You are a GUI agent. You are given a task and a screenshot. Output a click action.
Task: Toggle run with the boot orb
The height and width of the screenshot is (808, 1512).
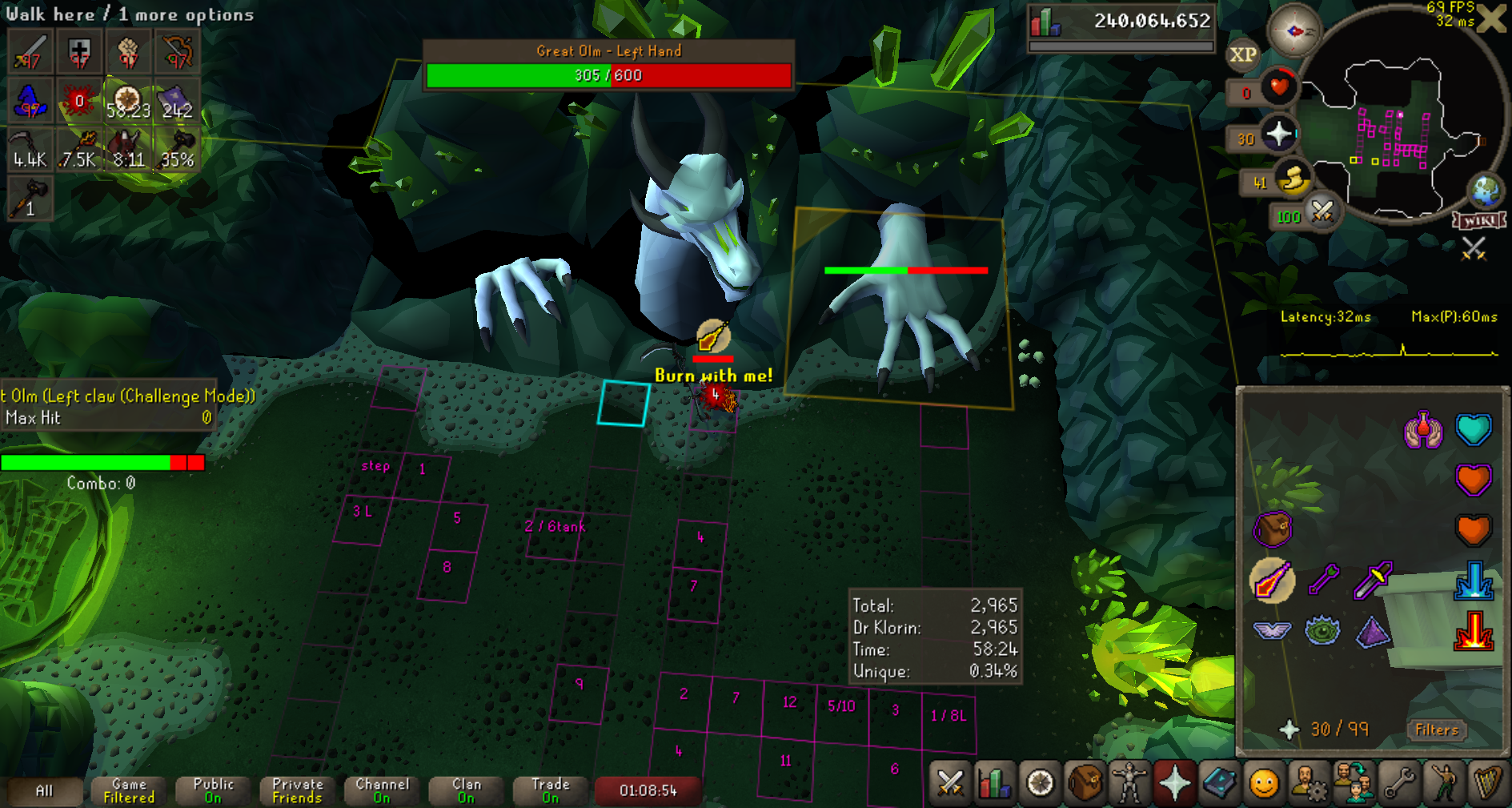click(x=1293, y=179)
